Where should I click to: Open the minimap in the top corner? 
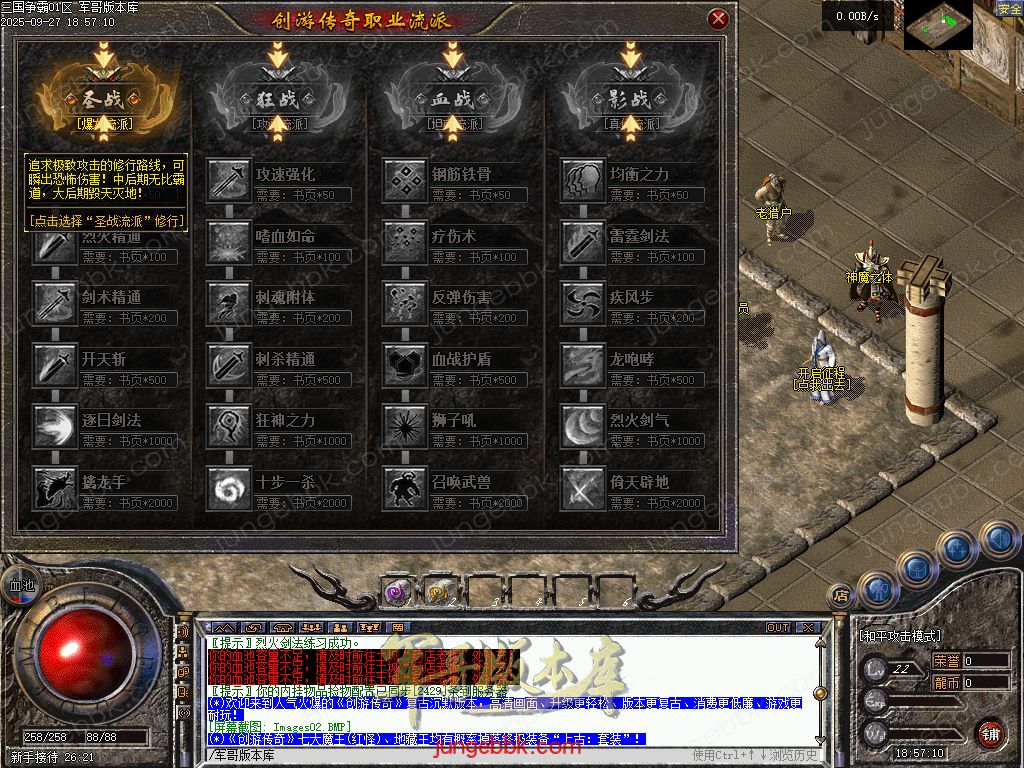(x=938, y=24)
